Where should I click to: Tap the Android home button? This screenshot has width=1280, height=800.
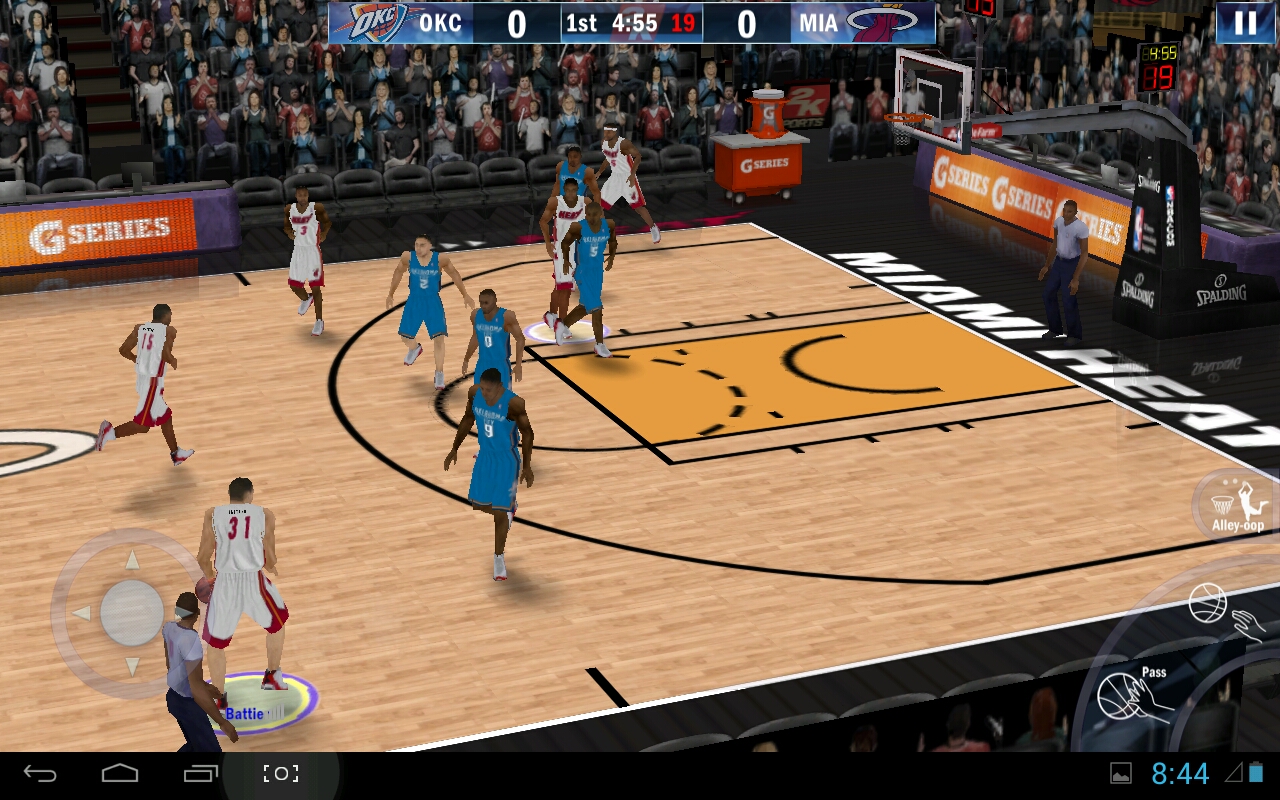pos(120,773)
